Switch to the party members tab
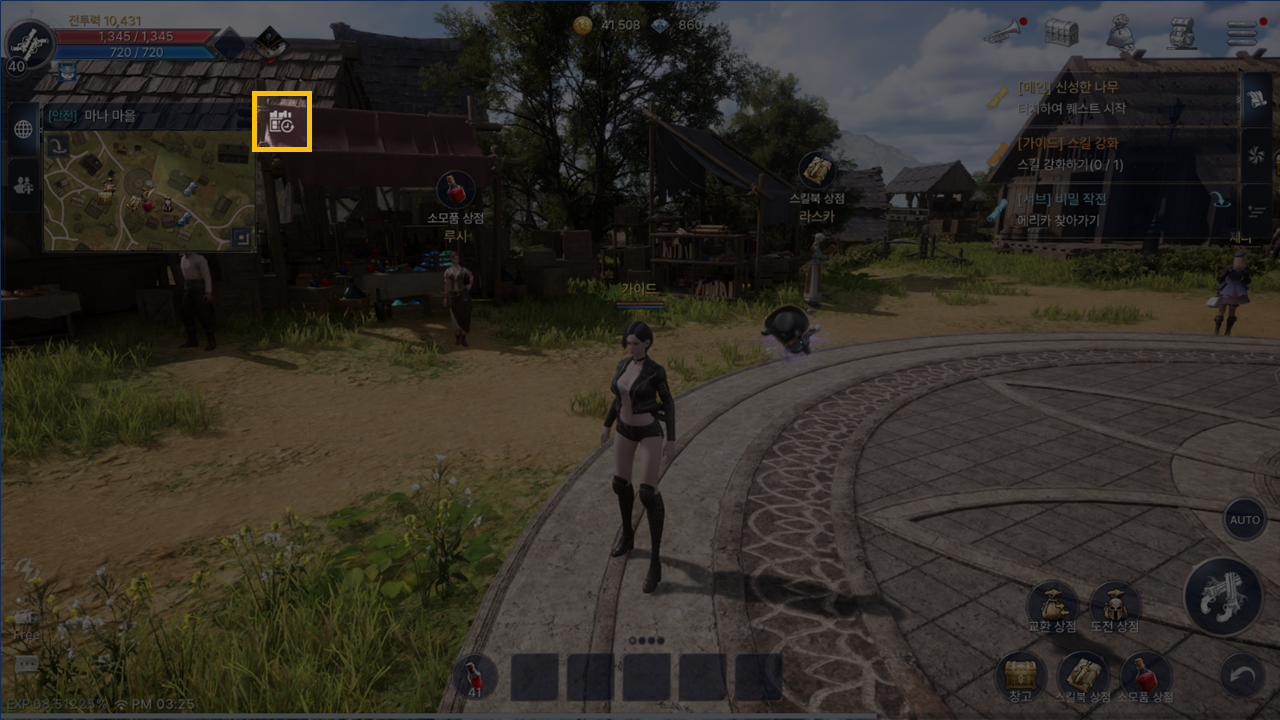 pyautogui.click(x=24, y=183)
